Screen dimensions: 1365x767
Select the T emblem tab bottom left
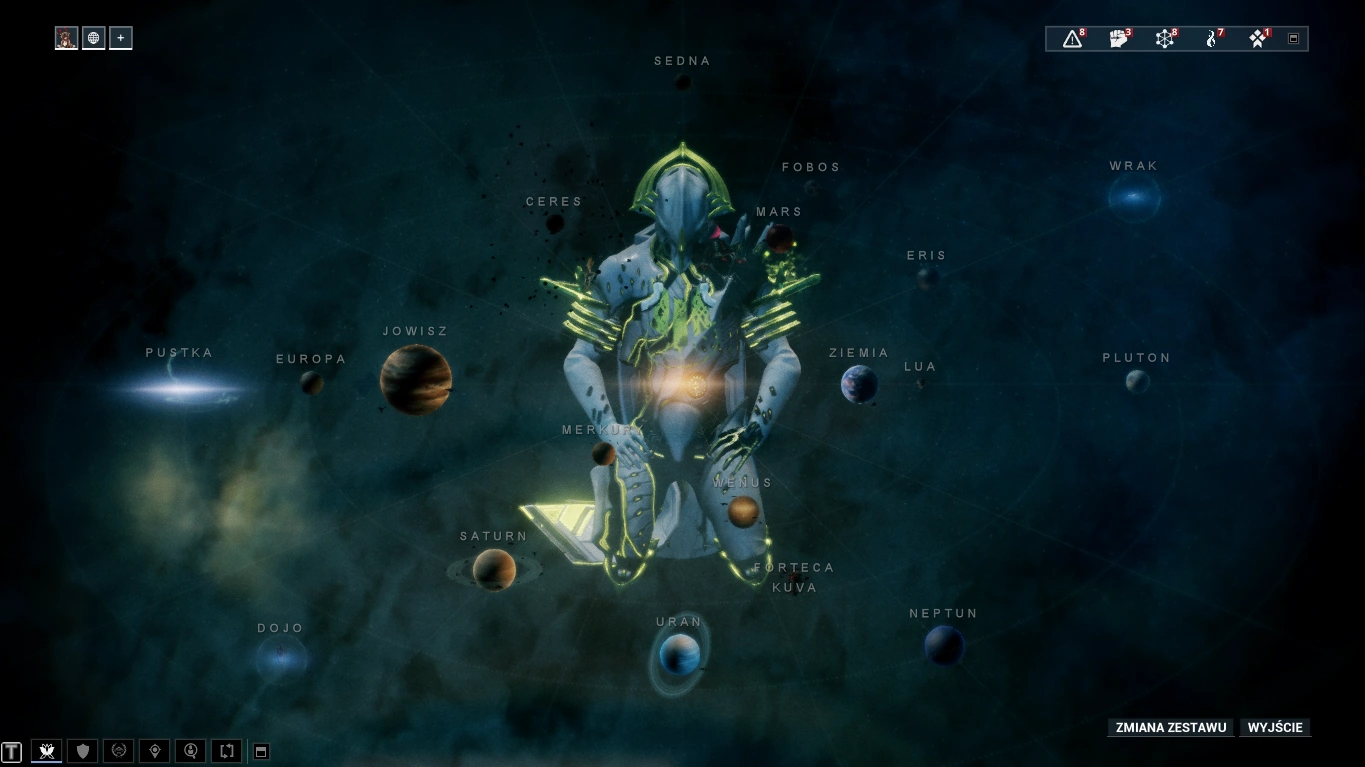(9, 750)
